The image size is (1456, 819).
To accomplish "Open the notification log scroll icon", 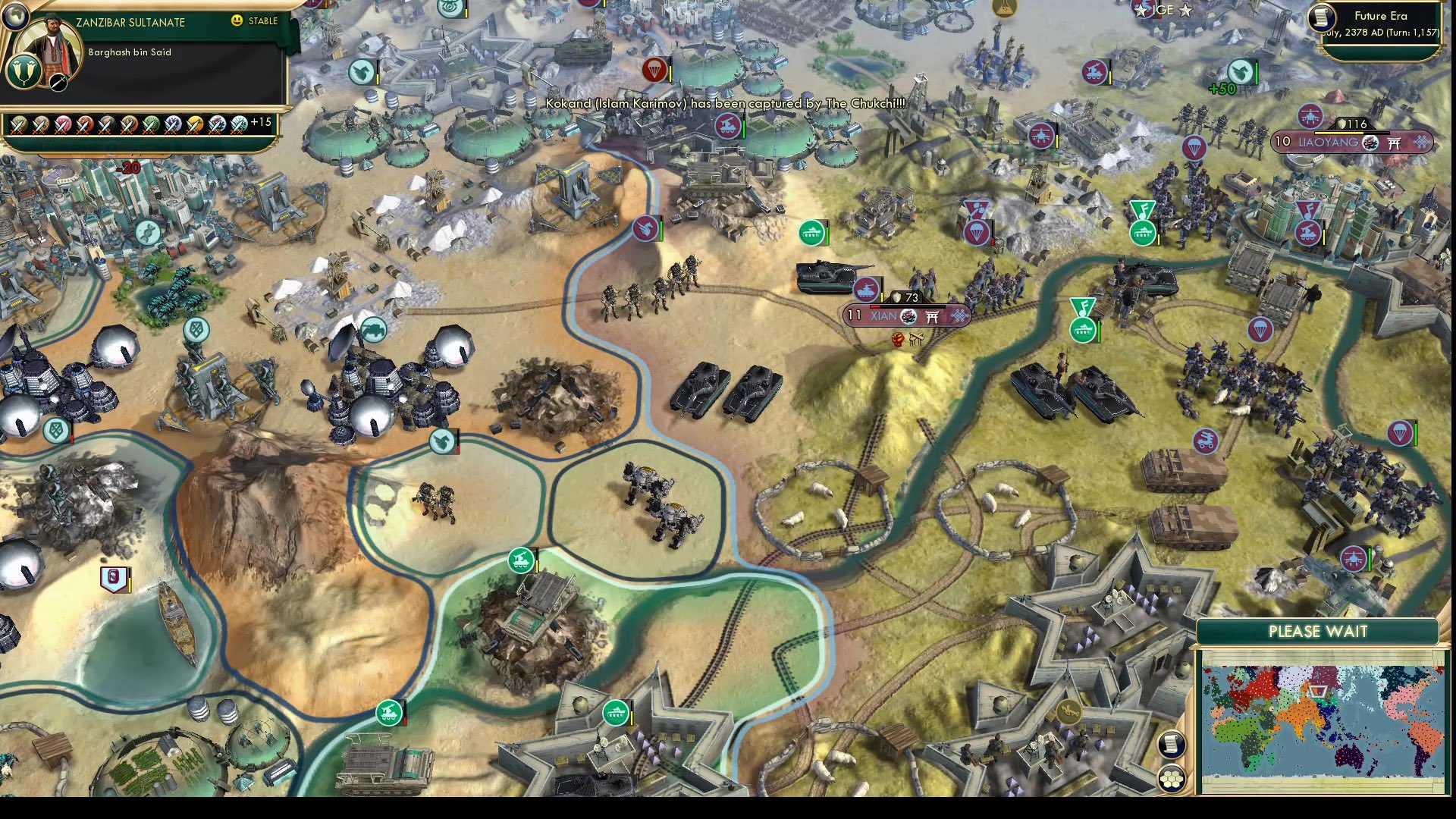I will point(1172,745).
